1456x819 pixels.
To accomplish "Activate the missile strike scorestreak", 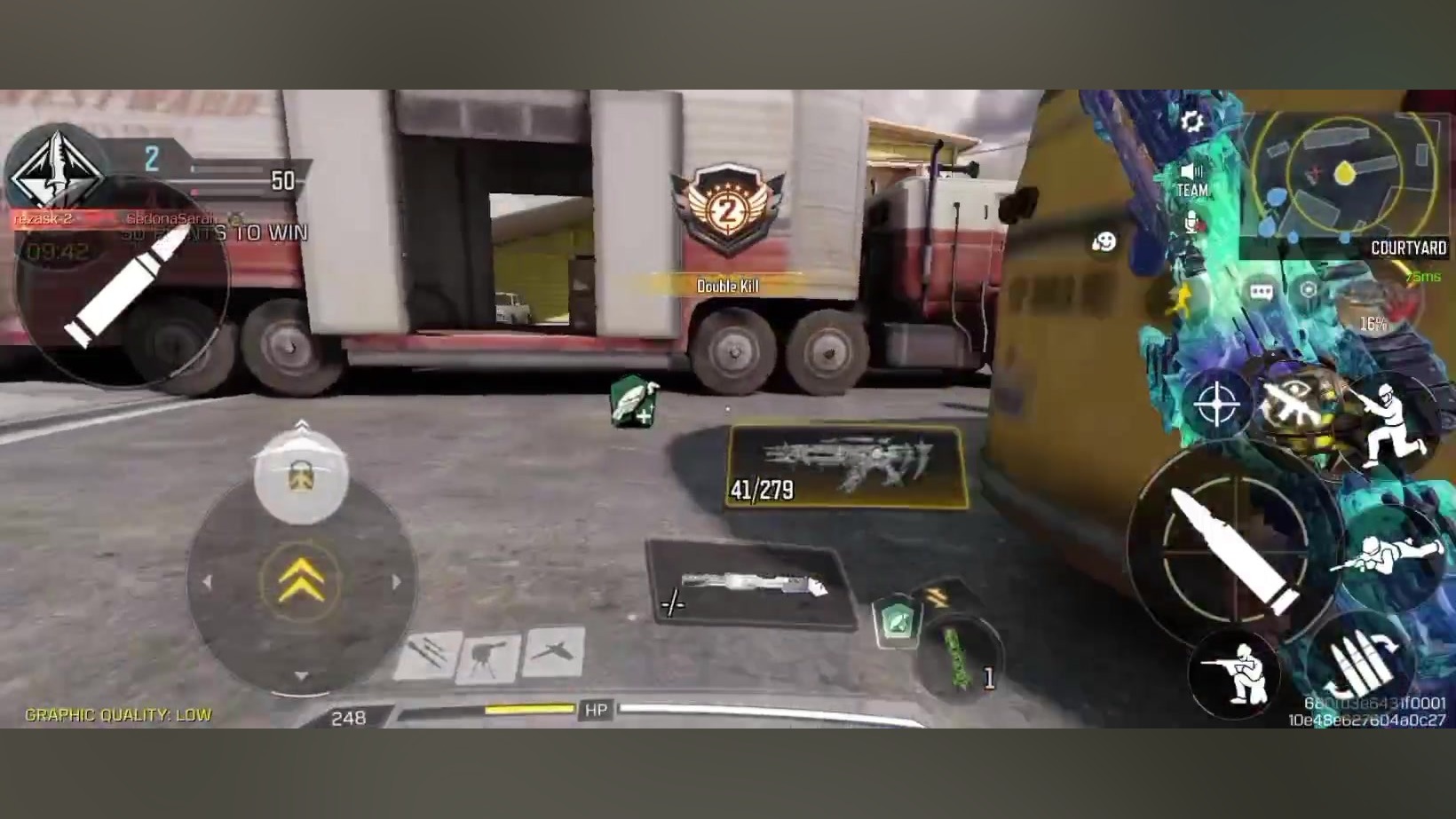I will (428, 656).
